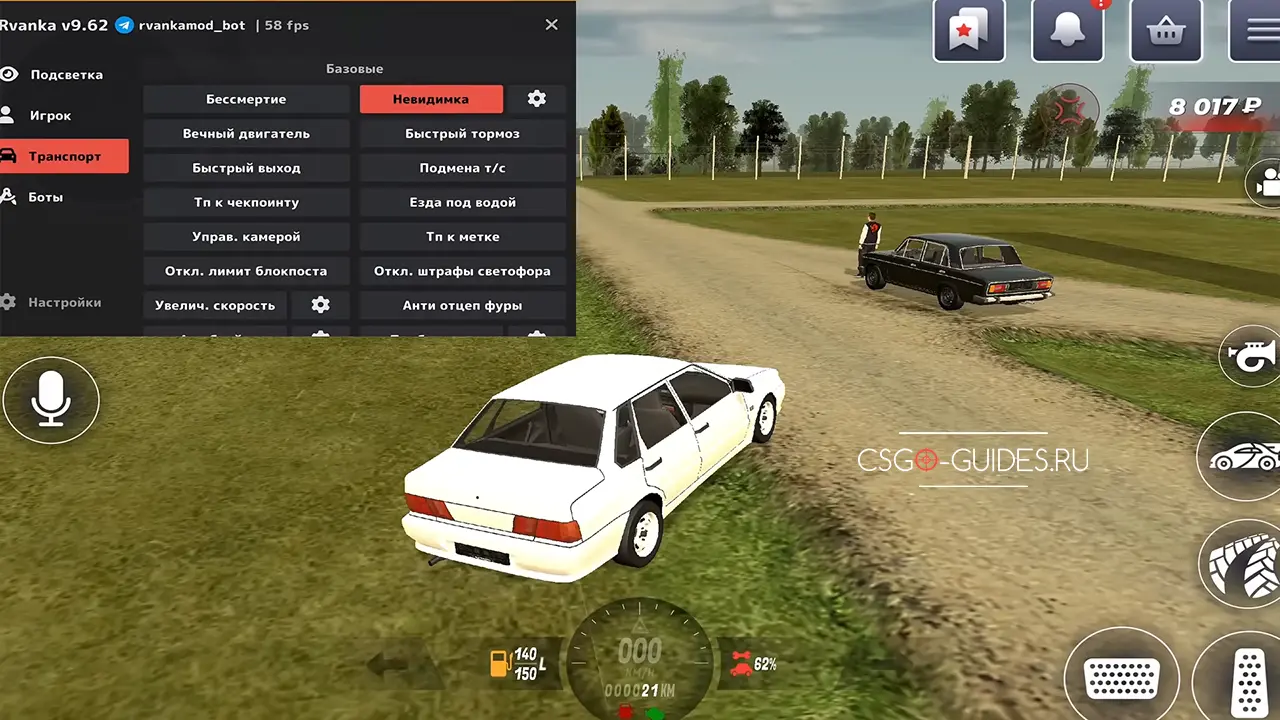Close the Rvanka mod menu
This screenshot has width=1280, height=720.
pos(551,25)
